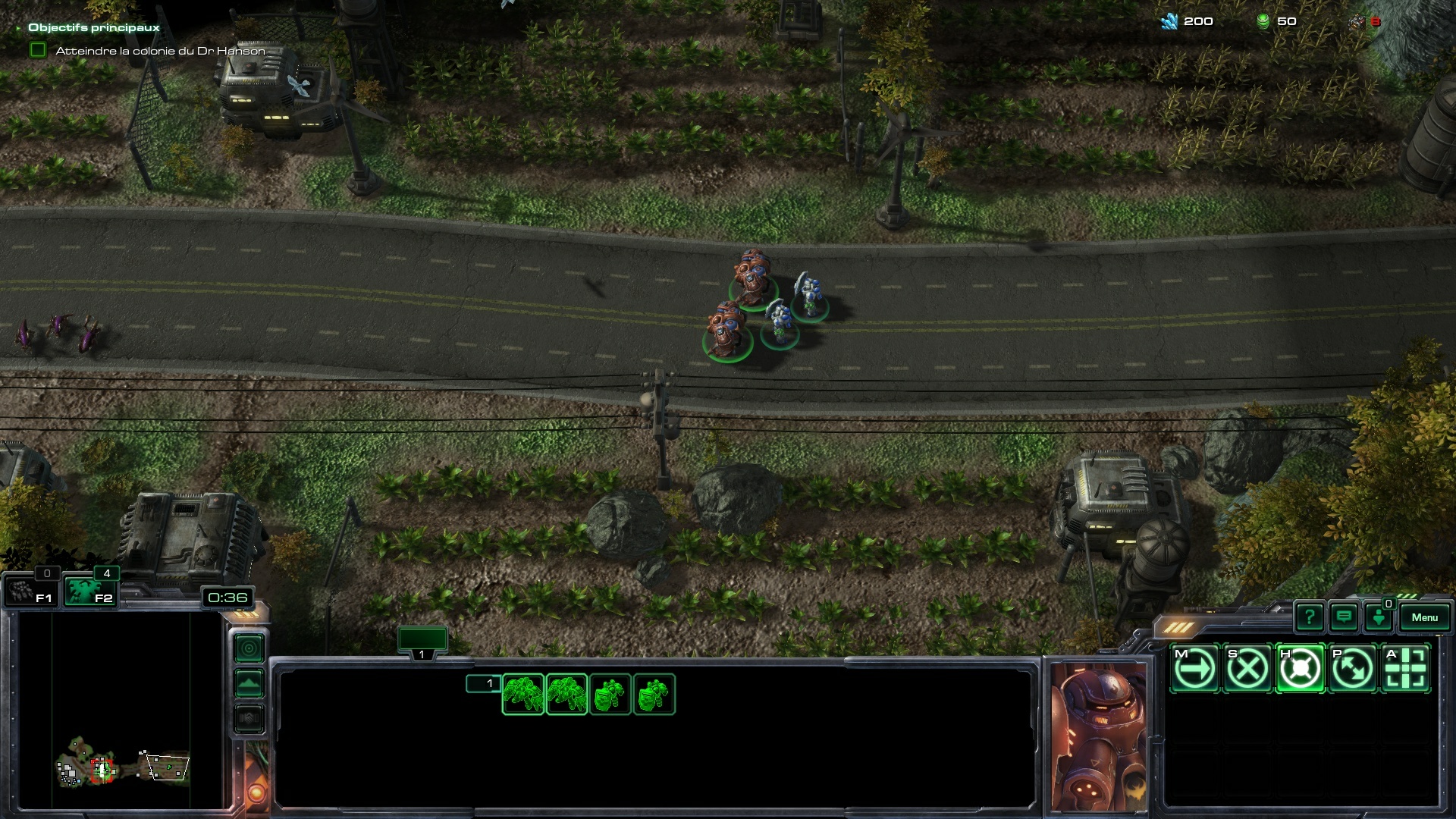Click the idle workers F1 button
1456x819 pixels.
click(x=31, y=591)
